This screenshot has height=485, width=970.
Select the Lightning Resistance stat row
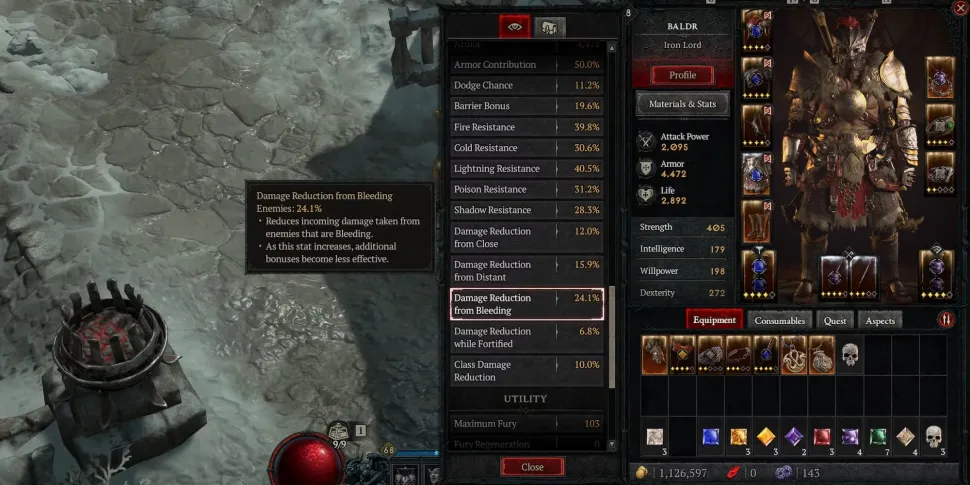527,169
